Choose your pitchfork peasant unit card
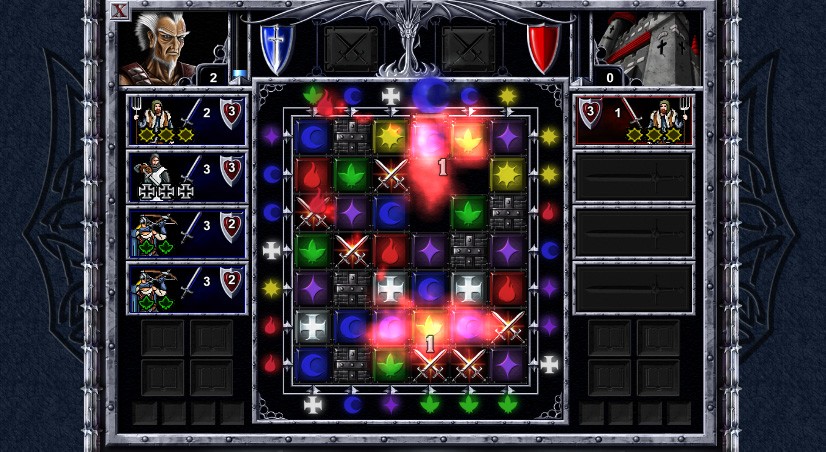Image resolution: width=826 pixels, height=452 pixels. tap(187, 119)
